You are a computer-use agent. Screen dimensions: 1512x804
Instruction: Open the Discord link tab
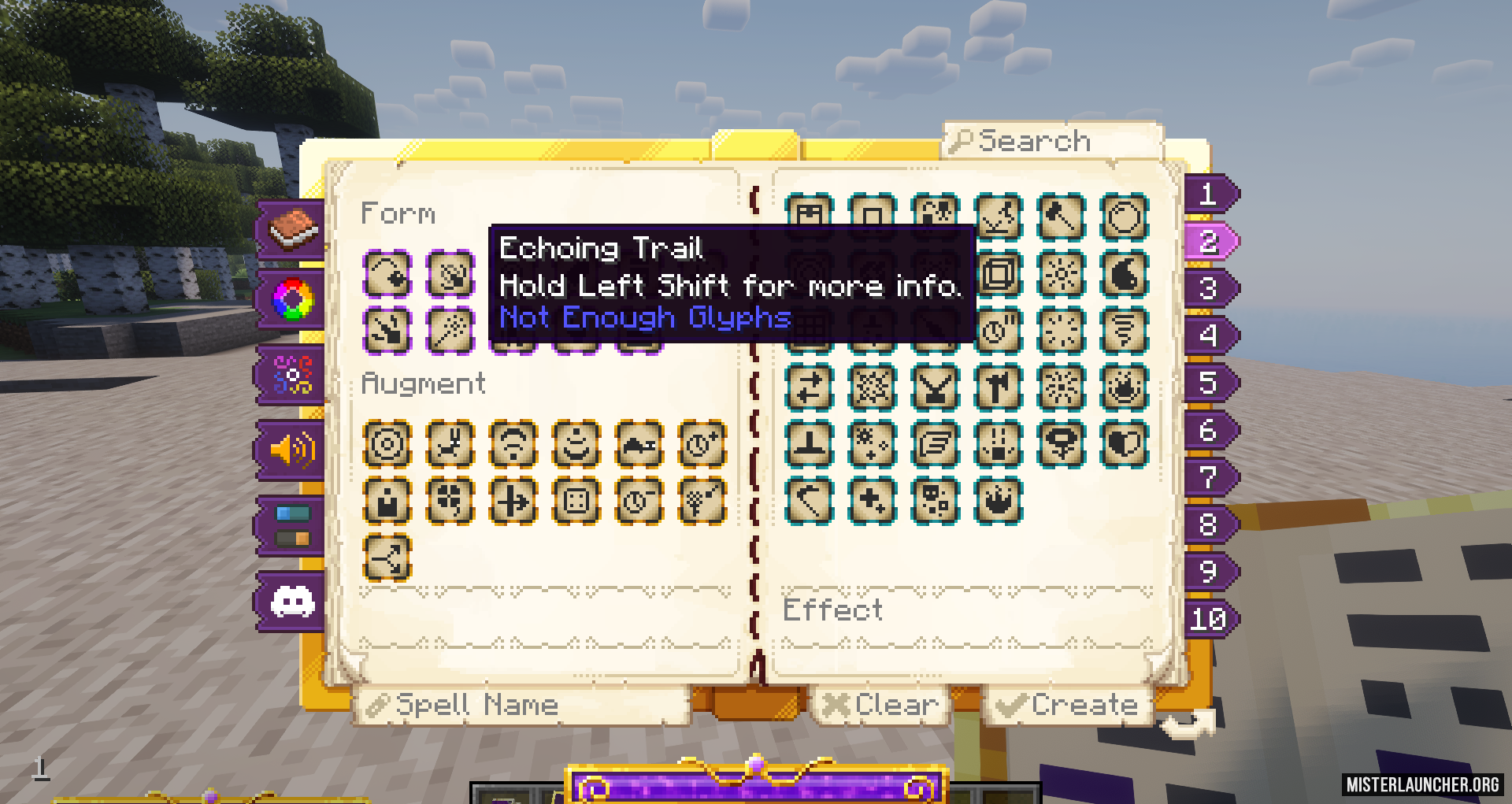(x=292, y=602)
